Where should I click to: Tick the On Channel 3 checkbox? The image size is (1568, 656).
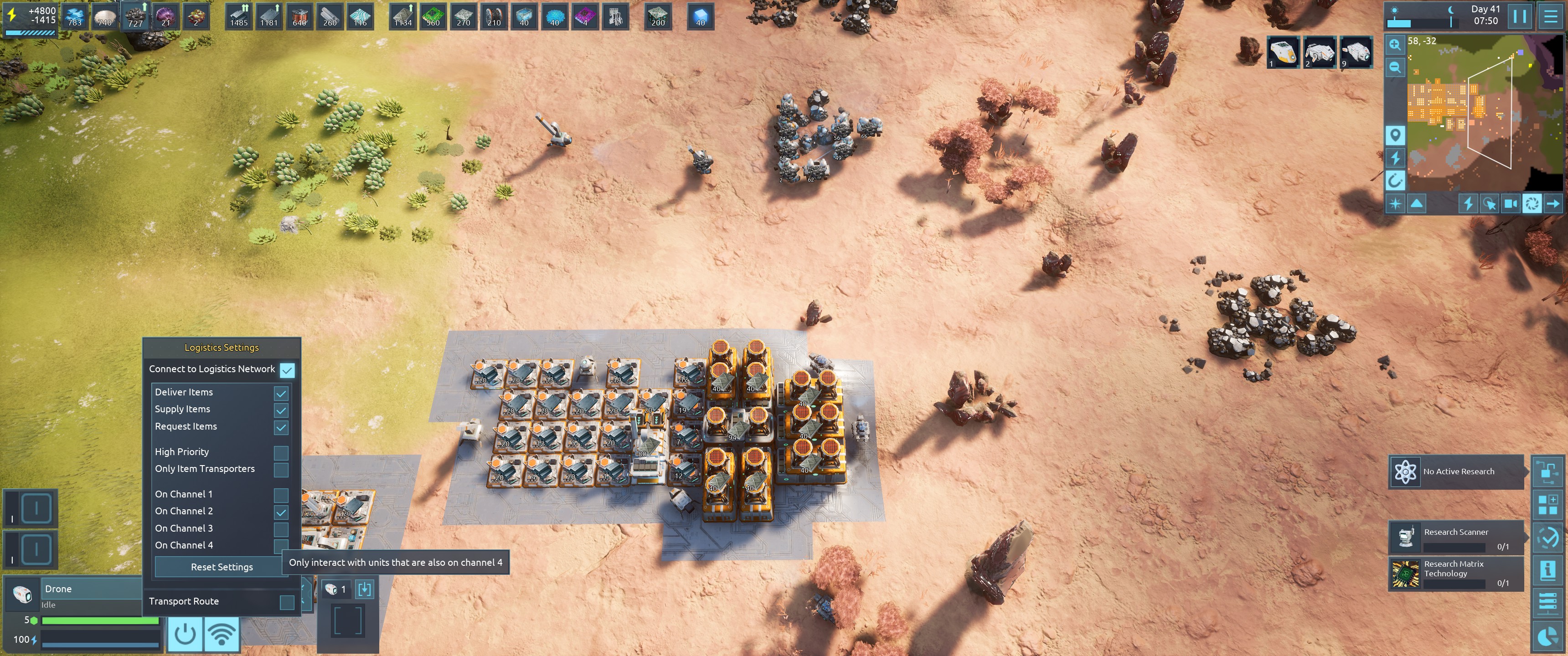pos(281,529)
